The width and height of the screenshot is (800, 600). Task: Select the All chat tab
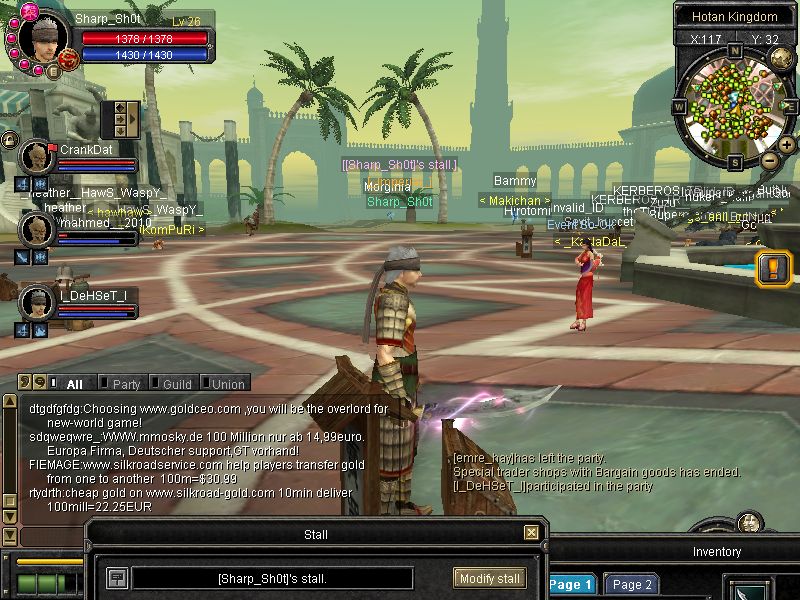click(x=68, y=383)
